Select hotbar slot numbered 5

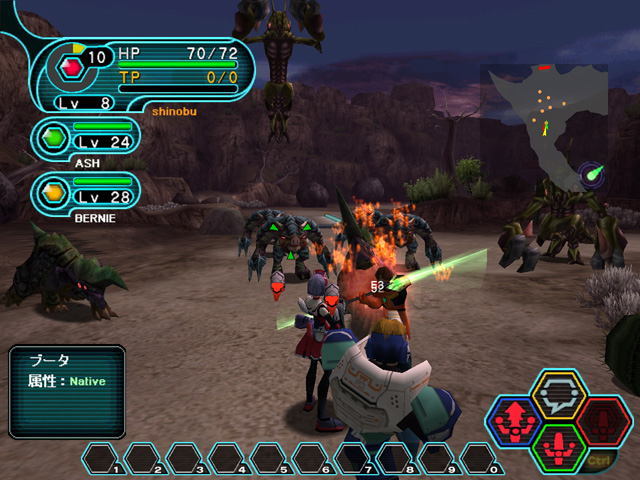tap(269, 458)
